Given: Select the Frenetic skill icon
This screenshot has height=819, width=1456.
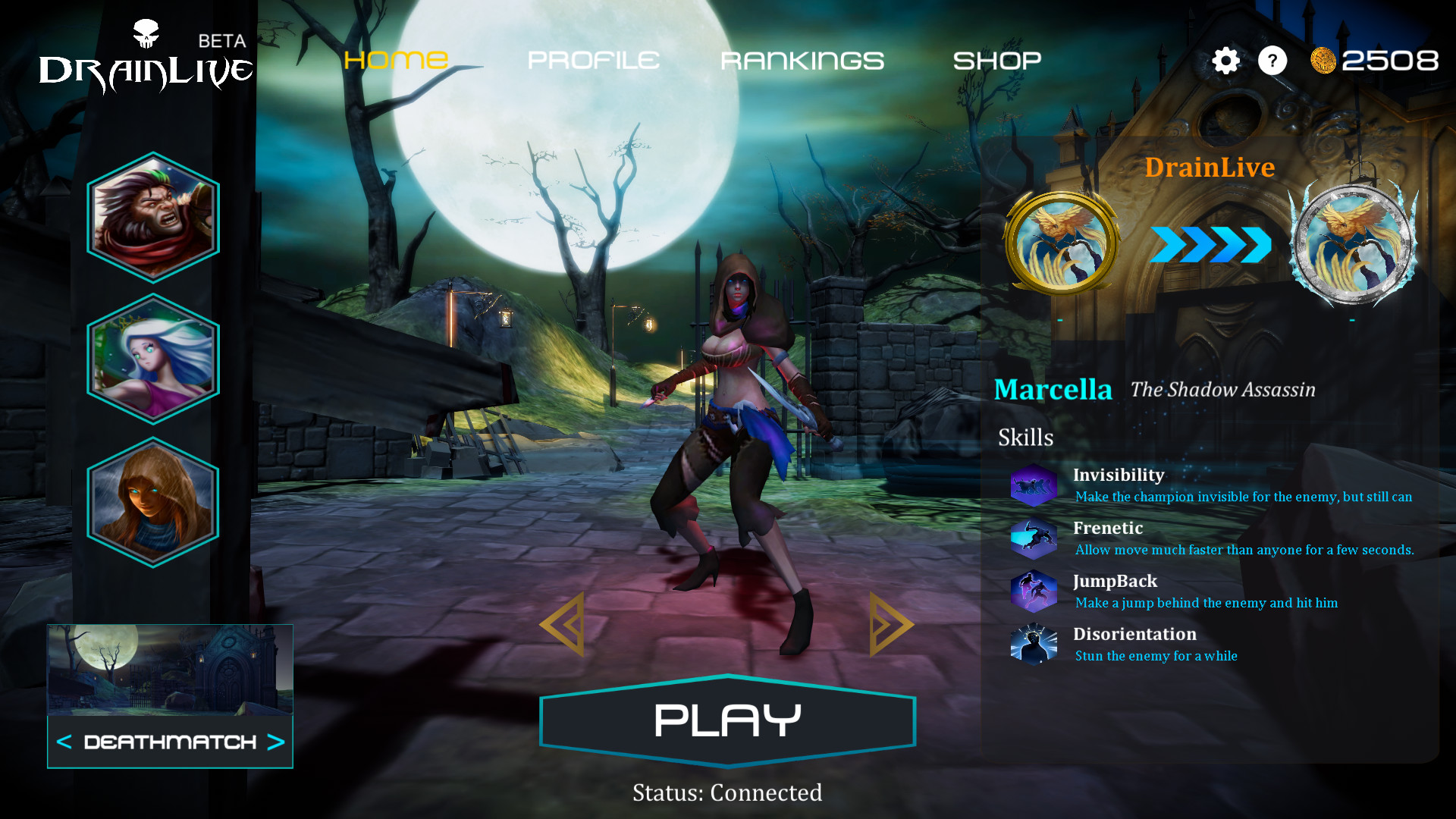Looking at the screenshot, I should [1034, 538].
